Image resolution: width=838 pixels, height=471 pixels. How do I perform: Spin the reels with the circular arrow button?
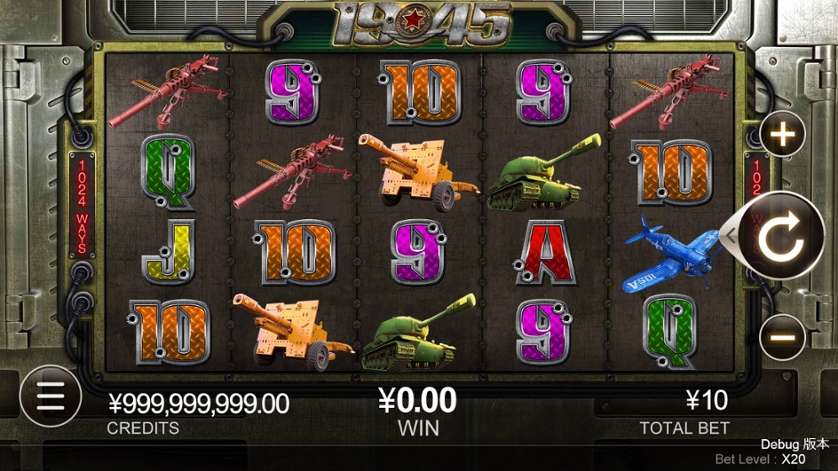tap(781, 237)
